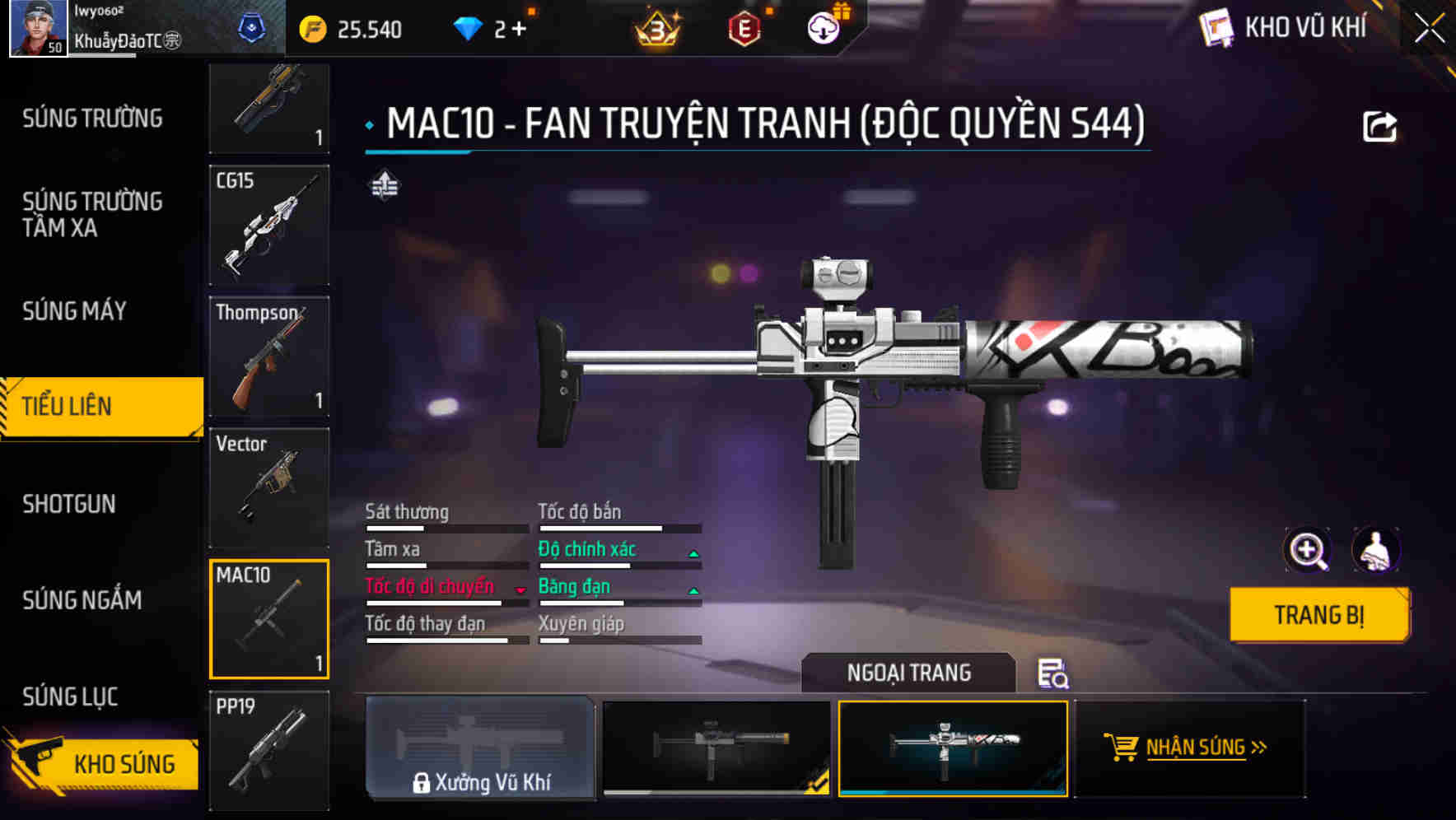Select the PP19 weapon tile
This screenshot has width=1456, height=820.
pyautogui.click(x=269, y=750)
